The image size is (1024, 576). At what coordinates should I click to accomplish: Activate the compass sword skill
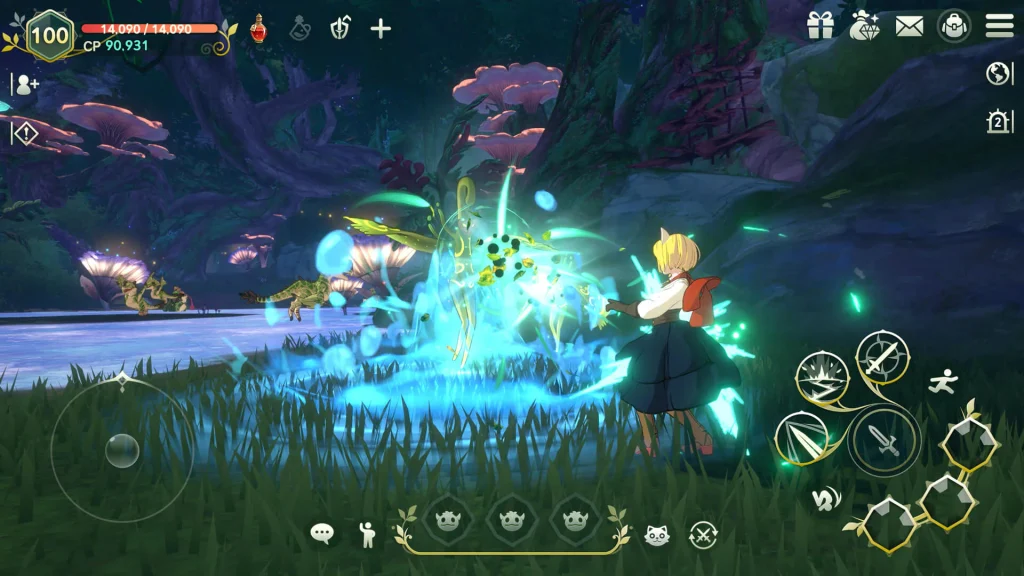tap(882, 357)
